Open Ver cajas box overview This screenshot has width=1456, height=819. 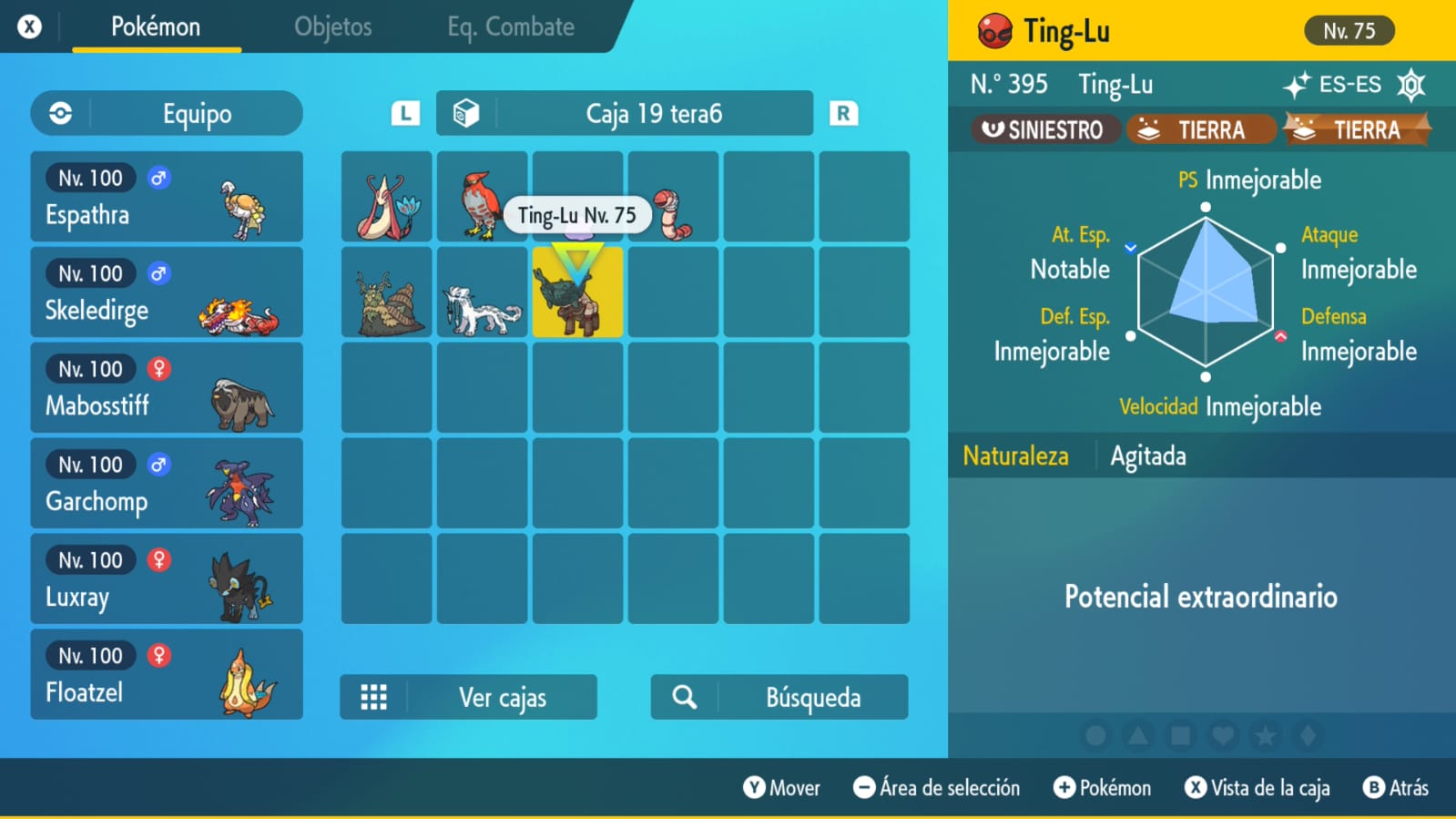(x=468, y=698)
